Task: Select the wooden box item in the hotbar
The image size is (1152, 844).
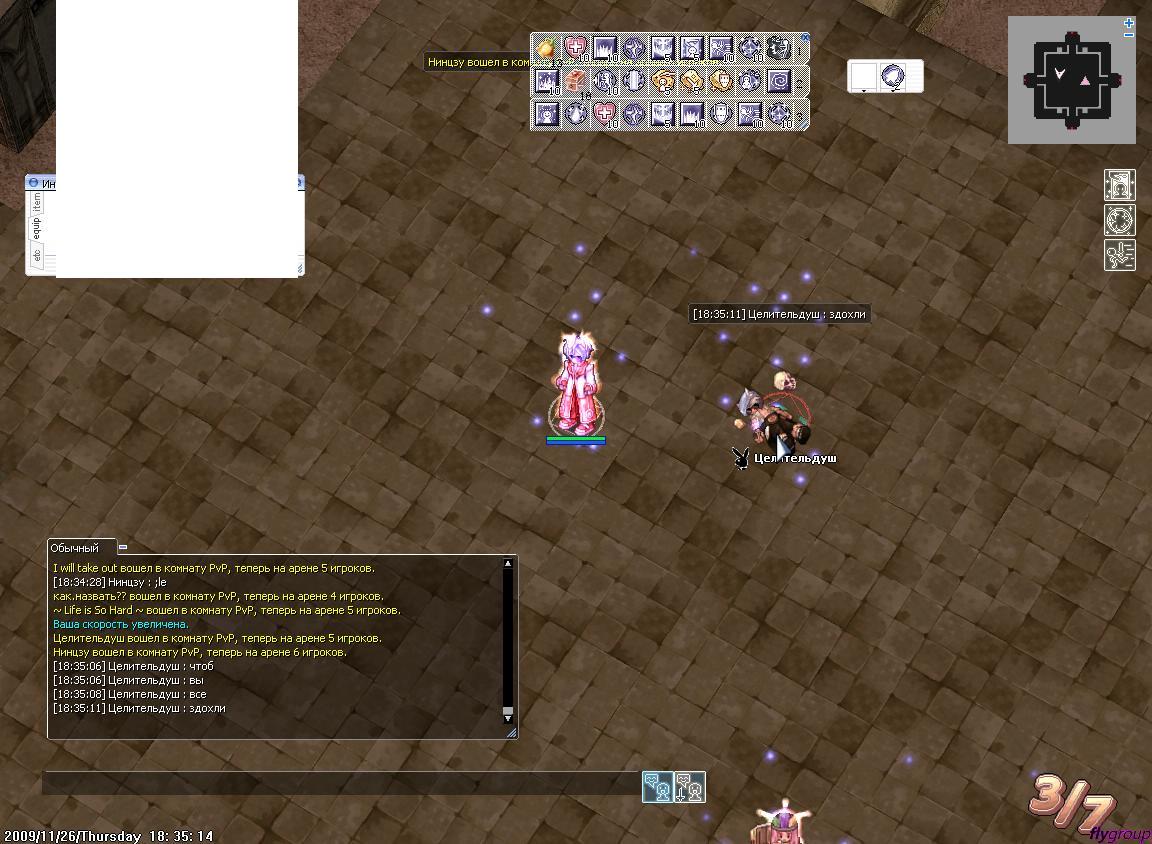Action: click(x=576, y=81)
